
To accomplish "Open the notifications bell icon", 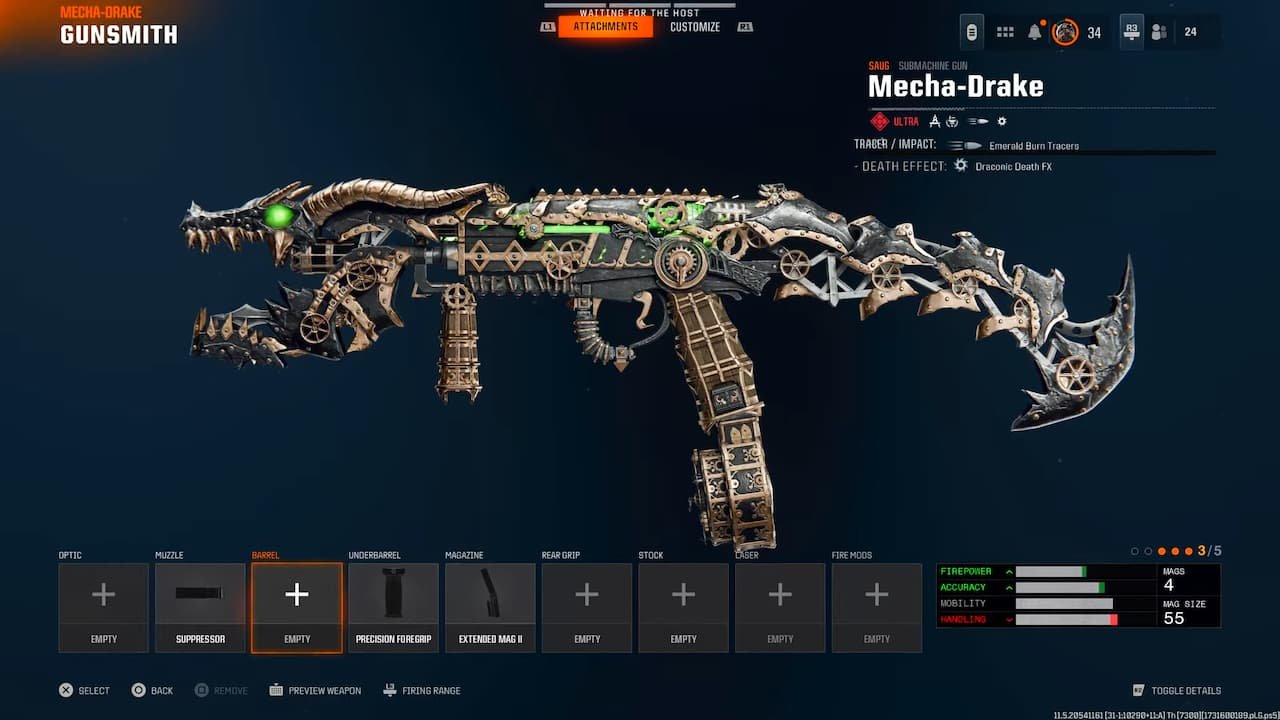I will pyautogui.click(x=1036, y=31).
